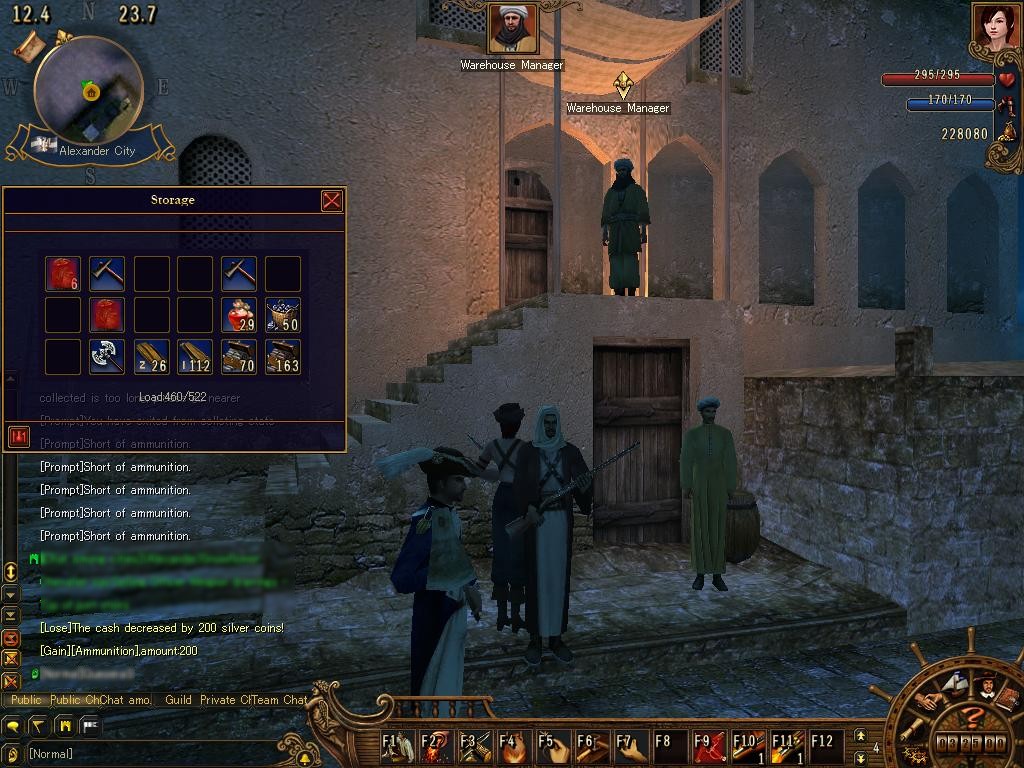
Task: Click the hotbar page-up arrow
Action: (860, 736)
